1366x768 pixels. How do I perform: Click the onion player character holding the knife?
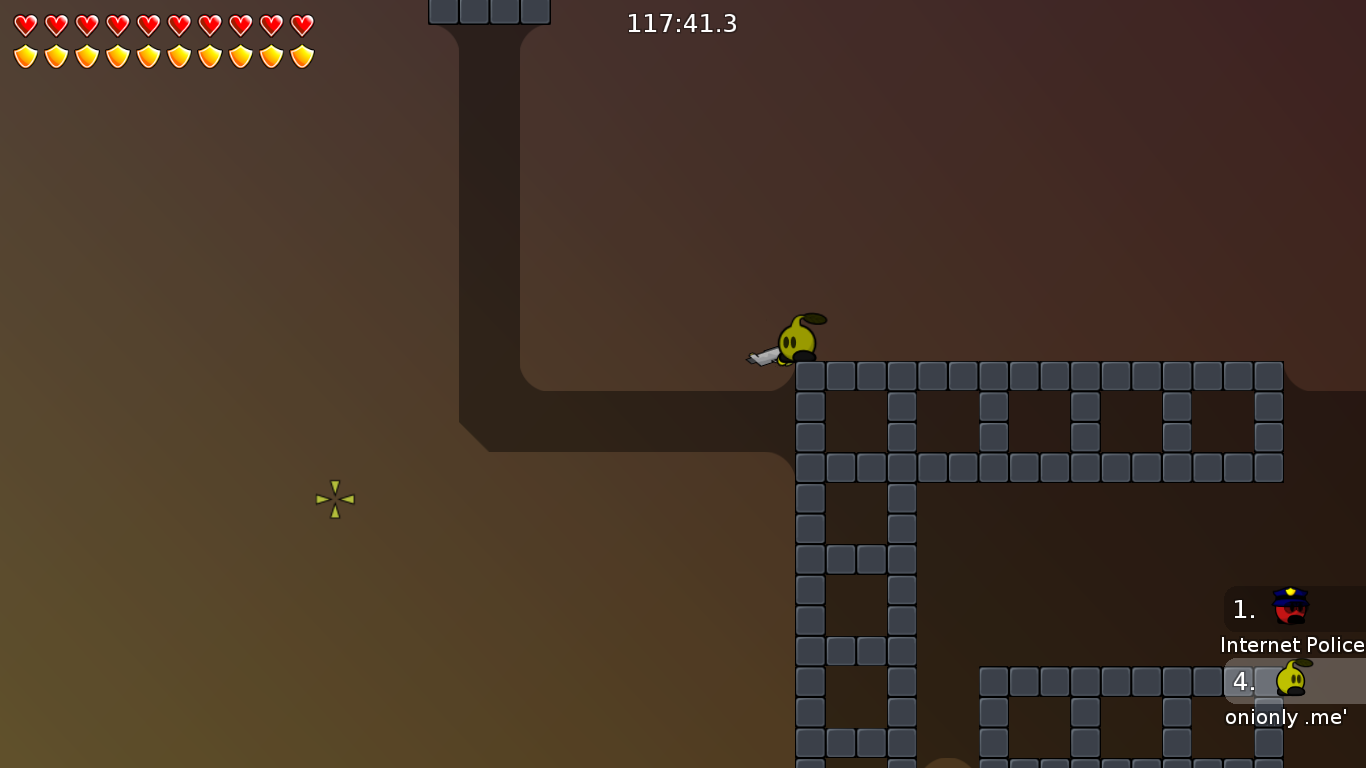tap(795, 340)
